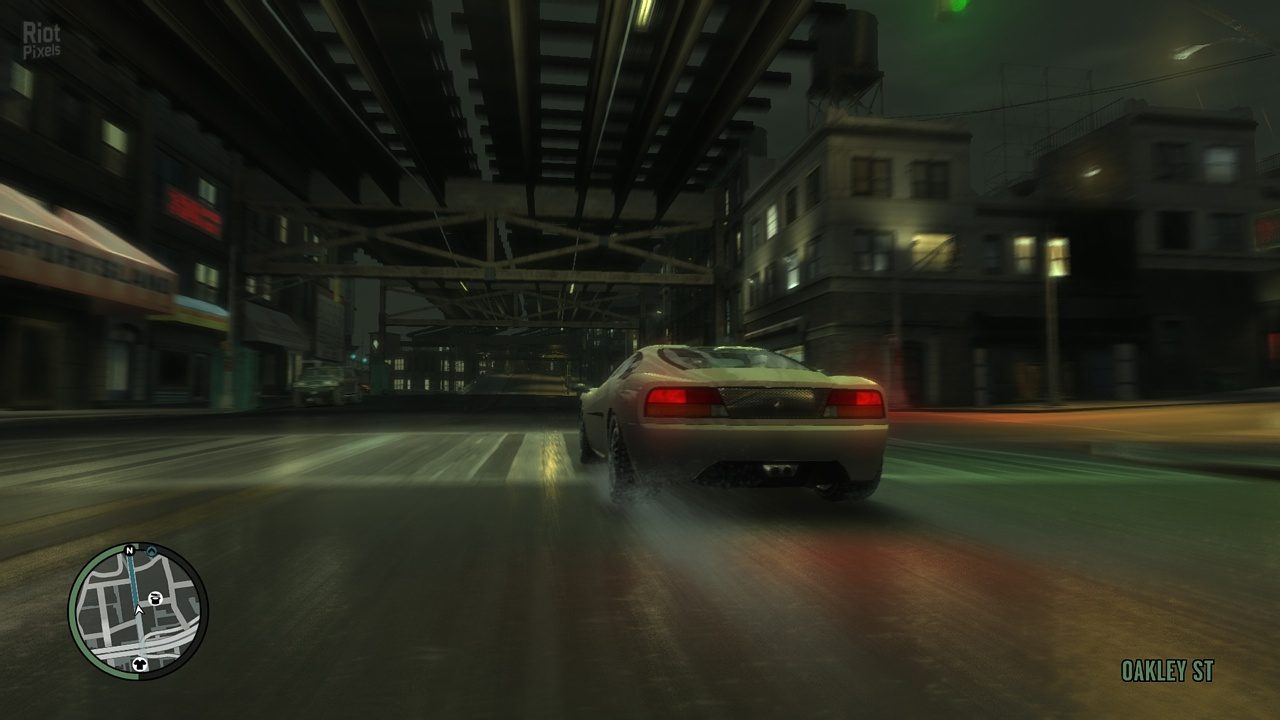Click the red illuminated taillight of the car
Viewport: 1280px width, 720px height.
pyautogui.click(x=668, y=398)
